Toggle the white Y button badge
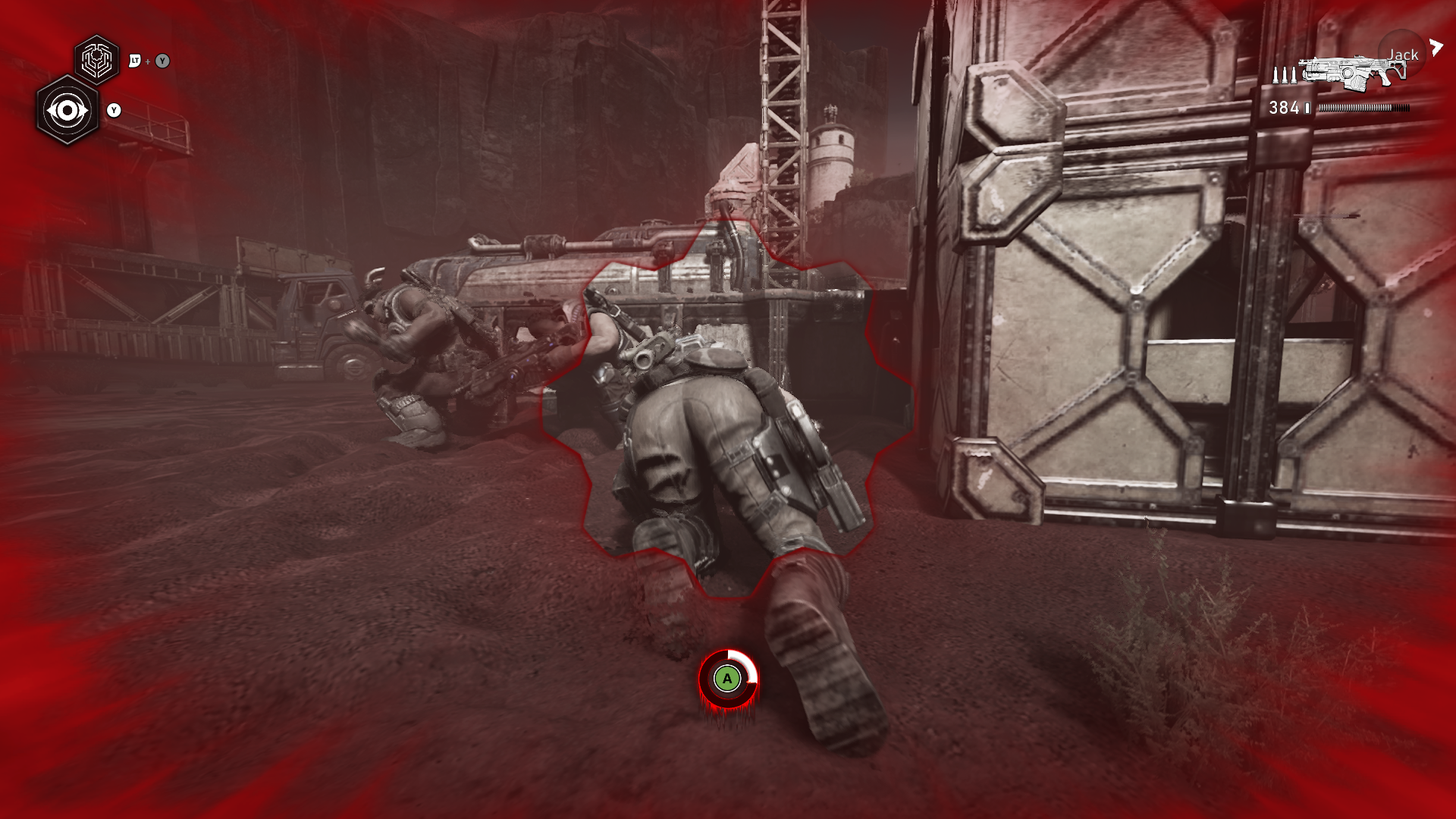This screenshot has width=1456, height=819. click(x=114, y=111)
